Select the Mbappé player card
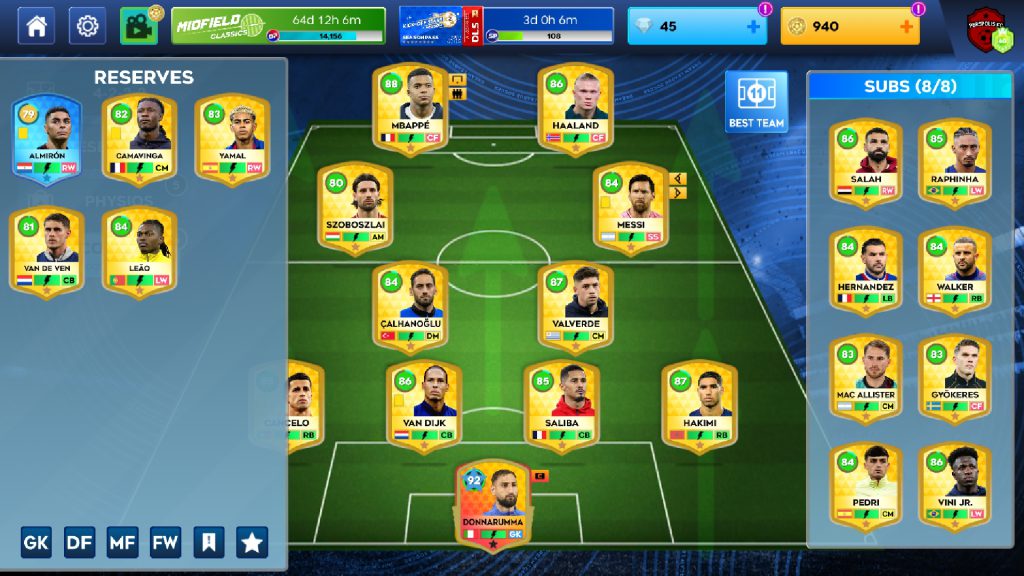The height and width of the screenshot is (576, 1024). point(409,108)
